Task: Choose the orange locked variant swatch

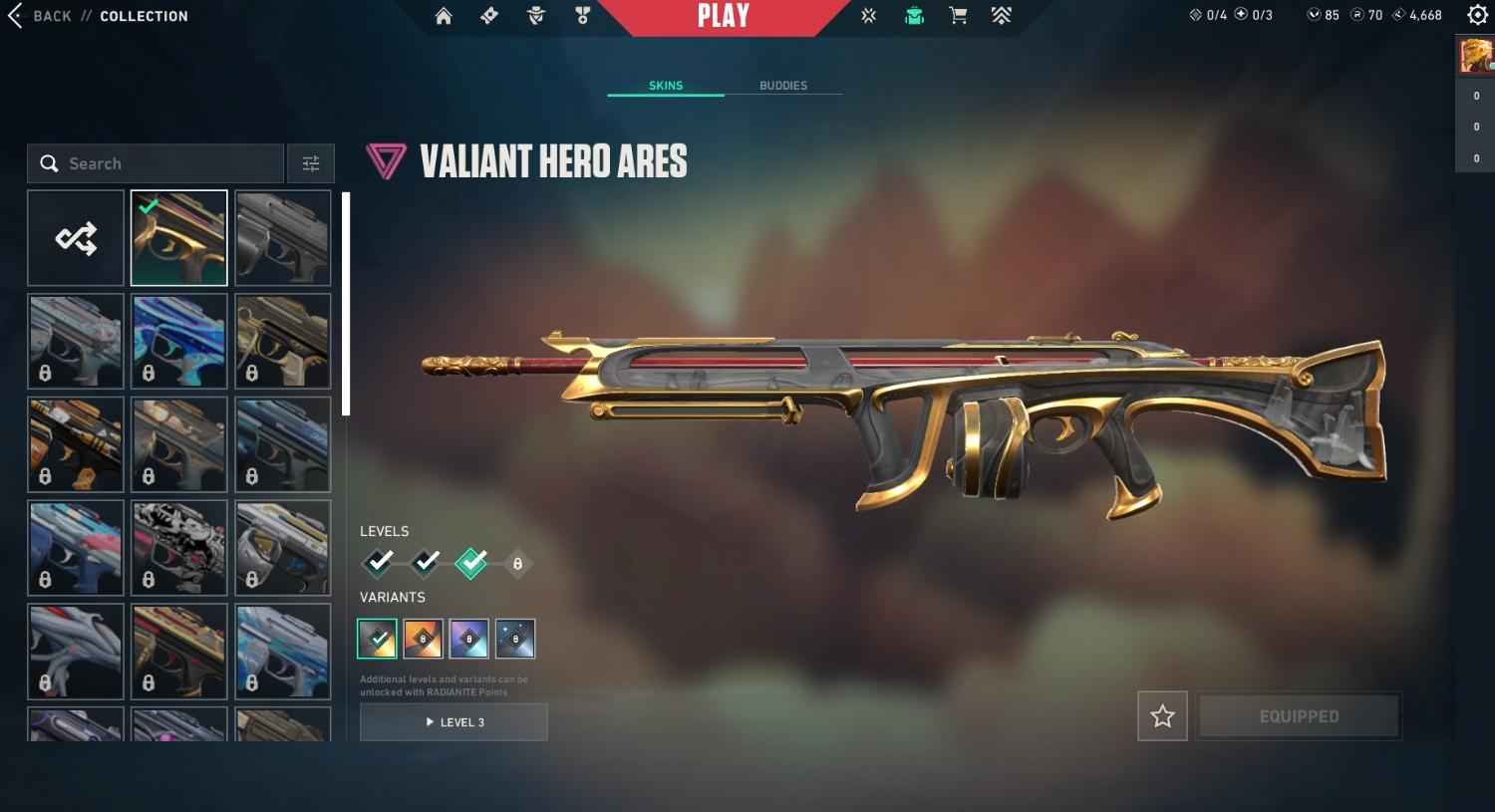Action: [x=423, y=639]
